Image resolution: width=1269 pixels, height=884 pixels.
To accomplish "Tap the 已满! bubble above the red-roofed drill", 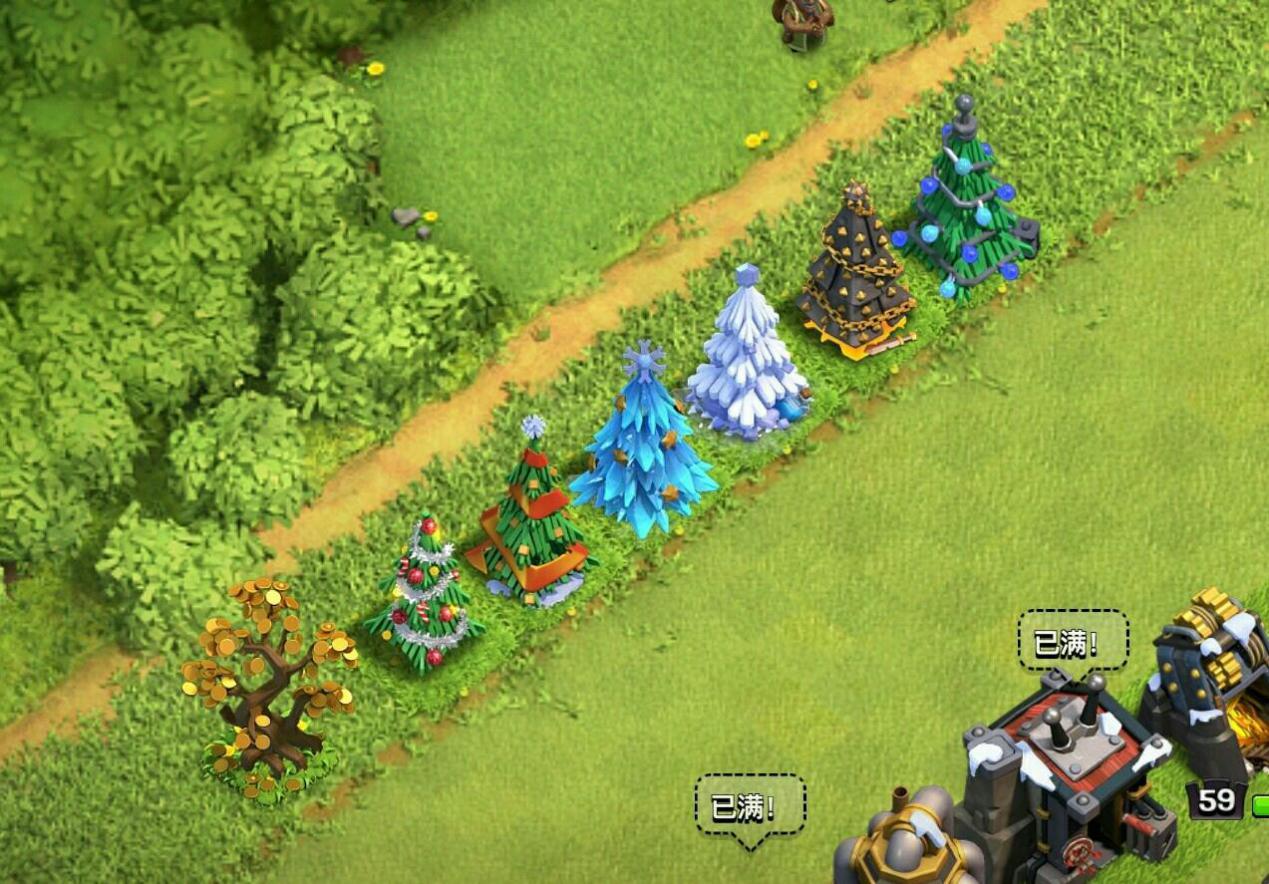I will tap(1072, 642).
